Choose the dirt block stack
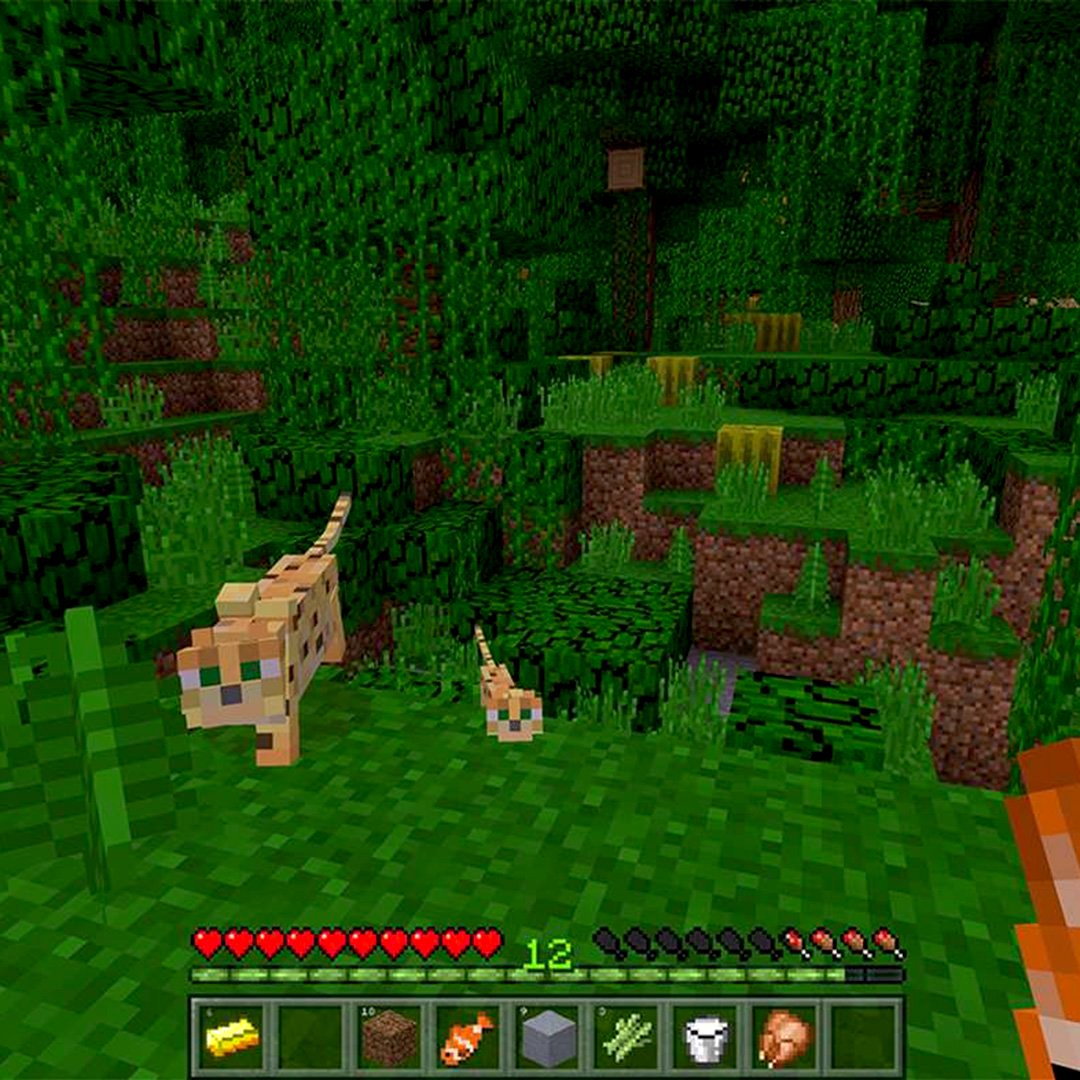The image size is (1080, 1080). pos(388,1037)
